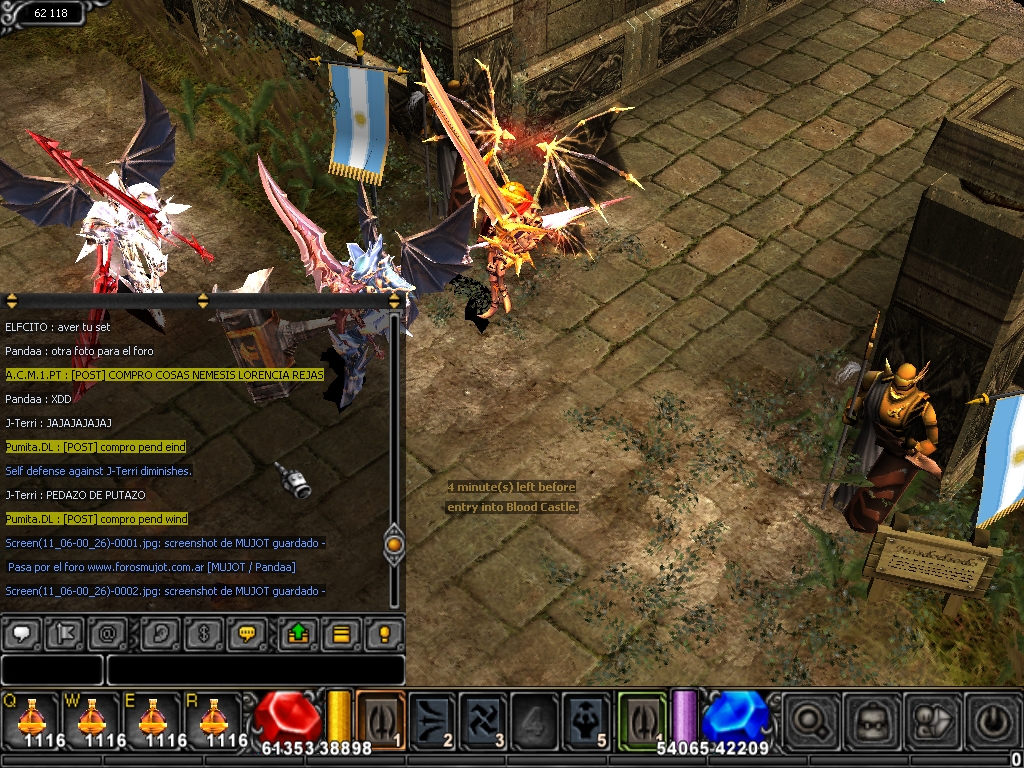Select the crossed-blades skill in slot 3
The width and height of the screenshot is (1024, 768).
(484, 719)
